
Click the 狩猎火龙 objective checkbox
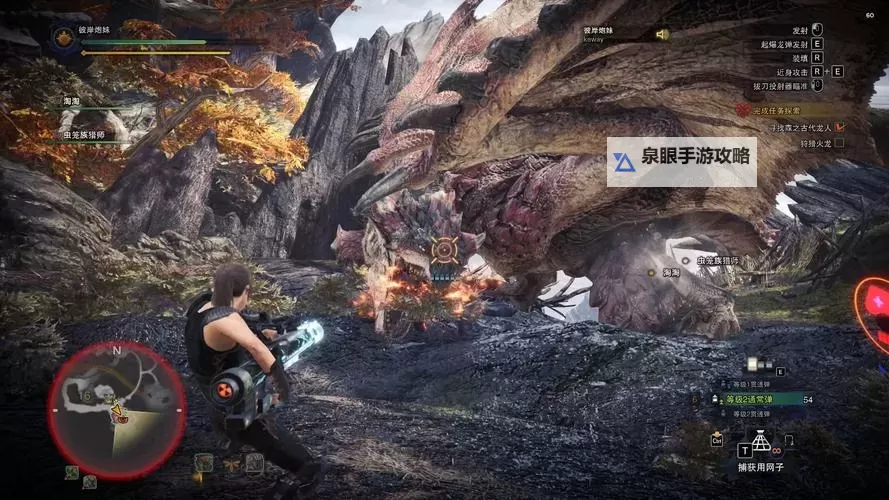[839, 143]
